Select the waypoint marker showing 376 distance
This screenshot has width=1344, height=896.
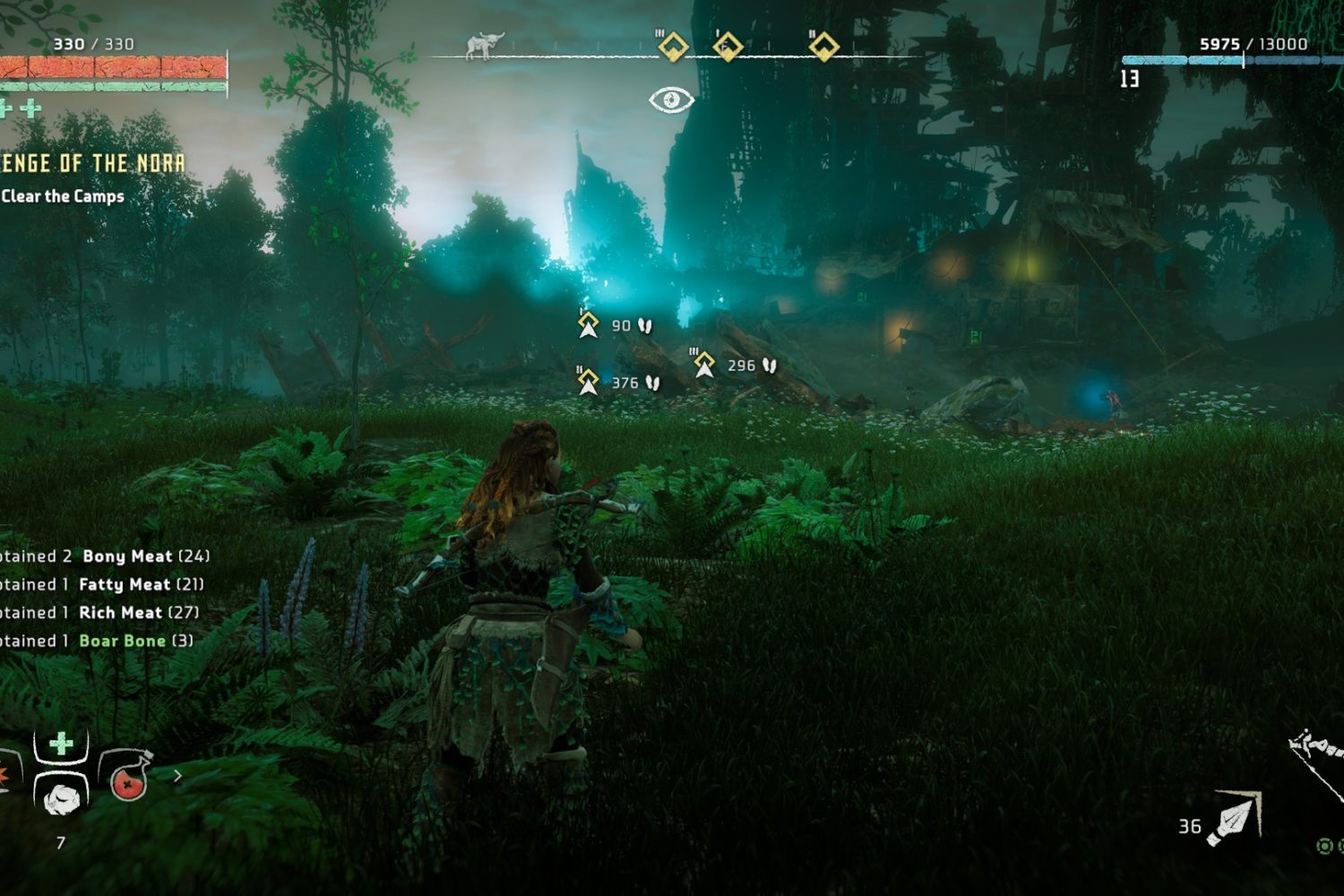[x=588, y=382]
